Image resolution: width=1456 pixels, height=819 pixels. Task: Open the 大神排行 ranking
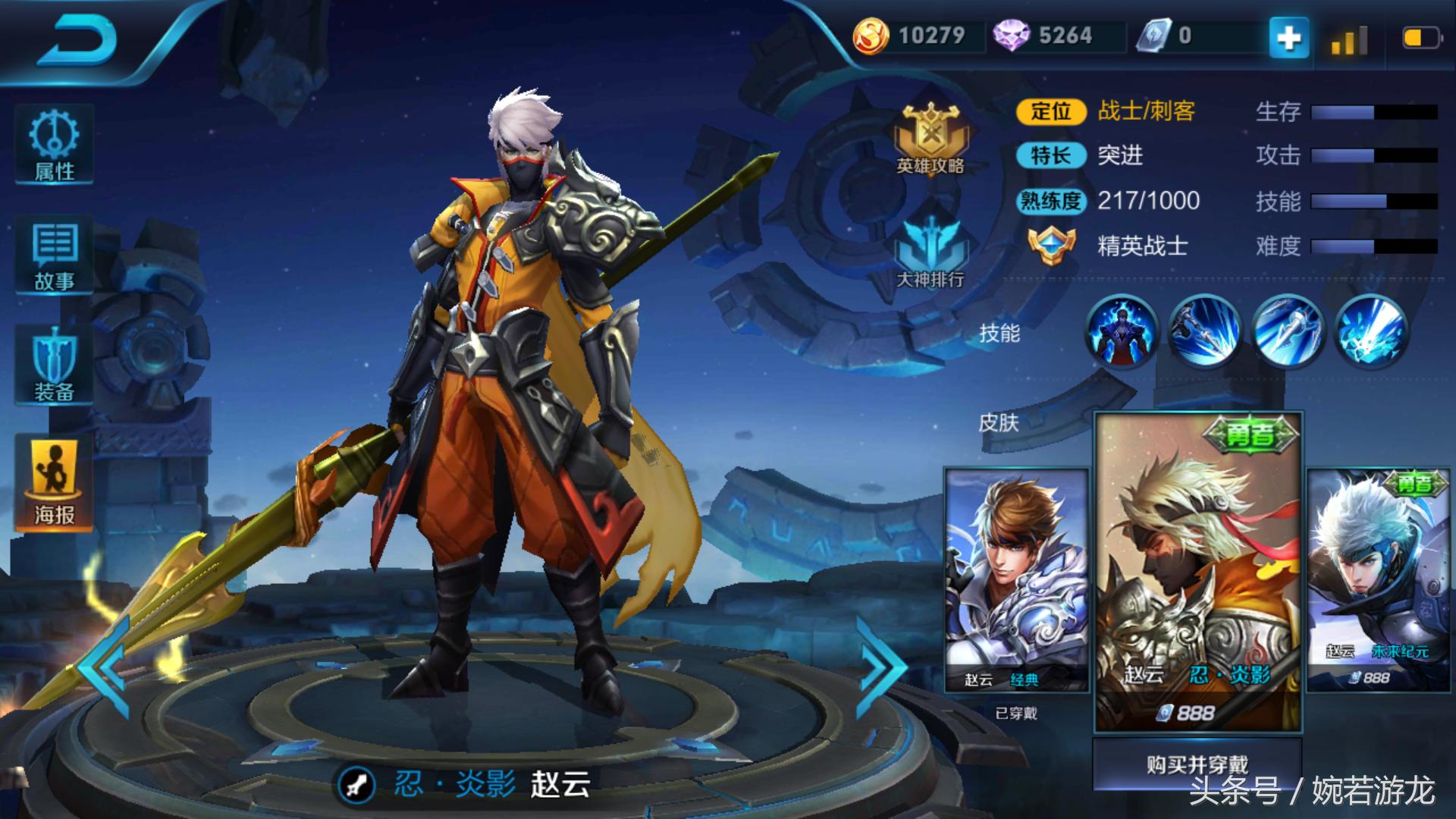(x=930, y=252)
